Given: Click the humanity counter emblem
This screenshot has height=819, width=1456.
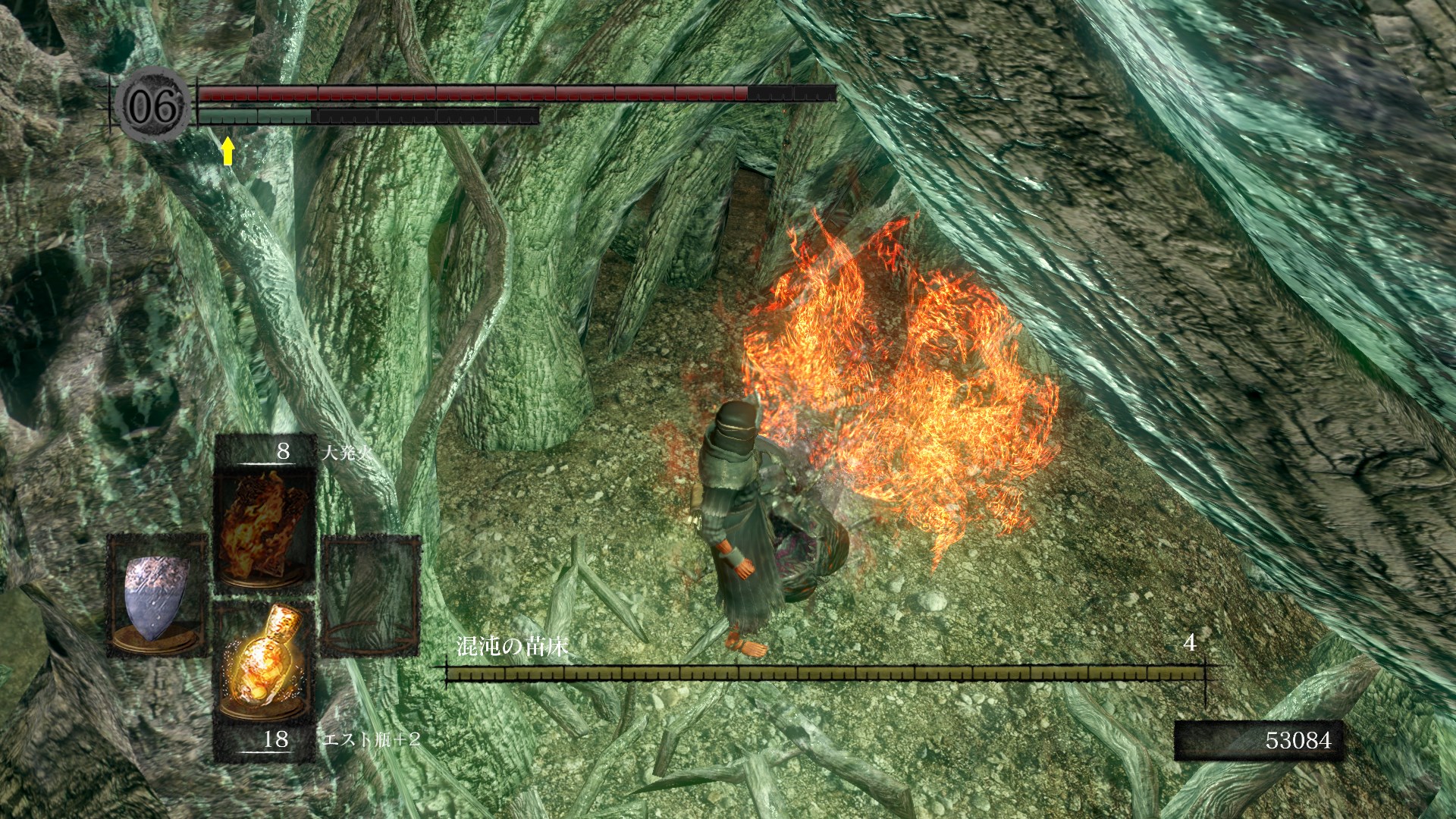Looking at the screenshot, I should [154, 107].
